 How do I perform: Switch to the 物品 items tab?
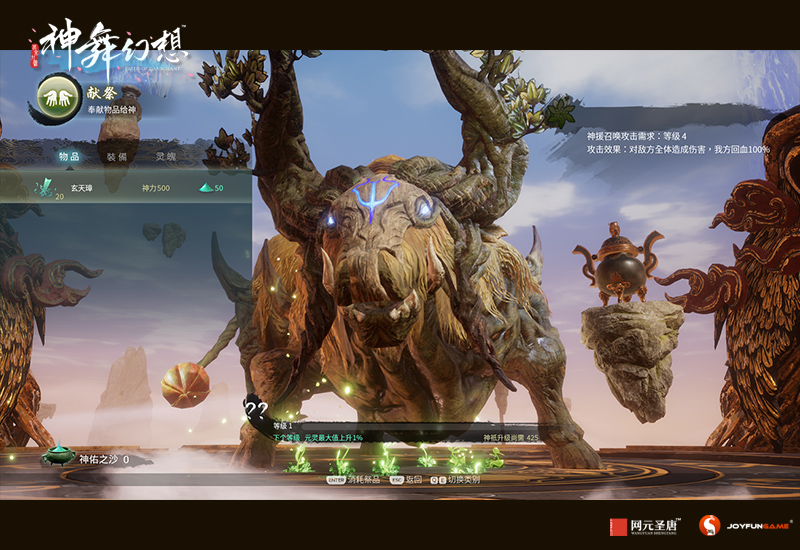[69, 157]
